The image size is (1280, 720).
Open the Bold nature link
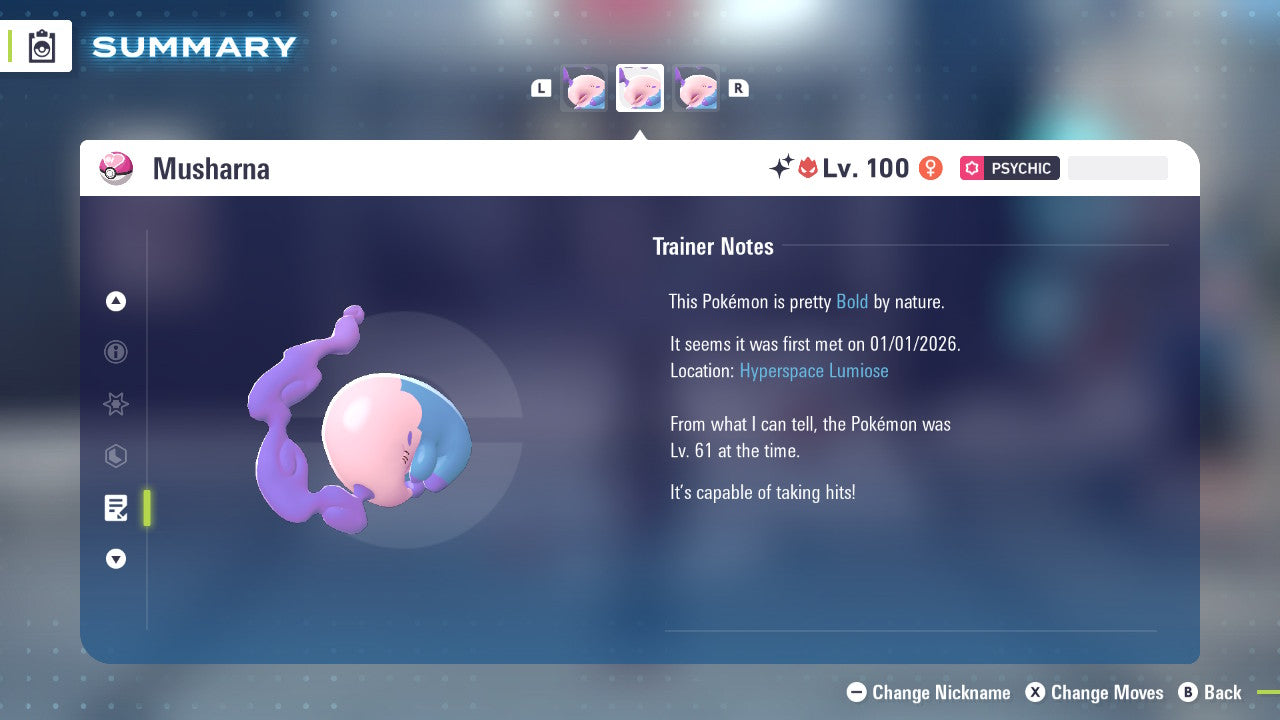(852, 302)
